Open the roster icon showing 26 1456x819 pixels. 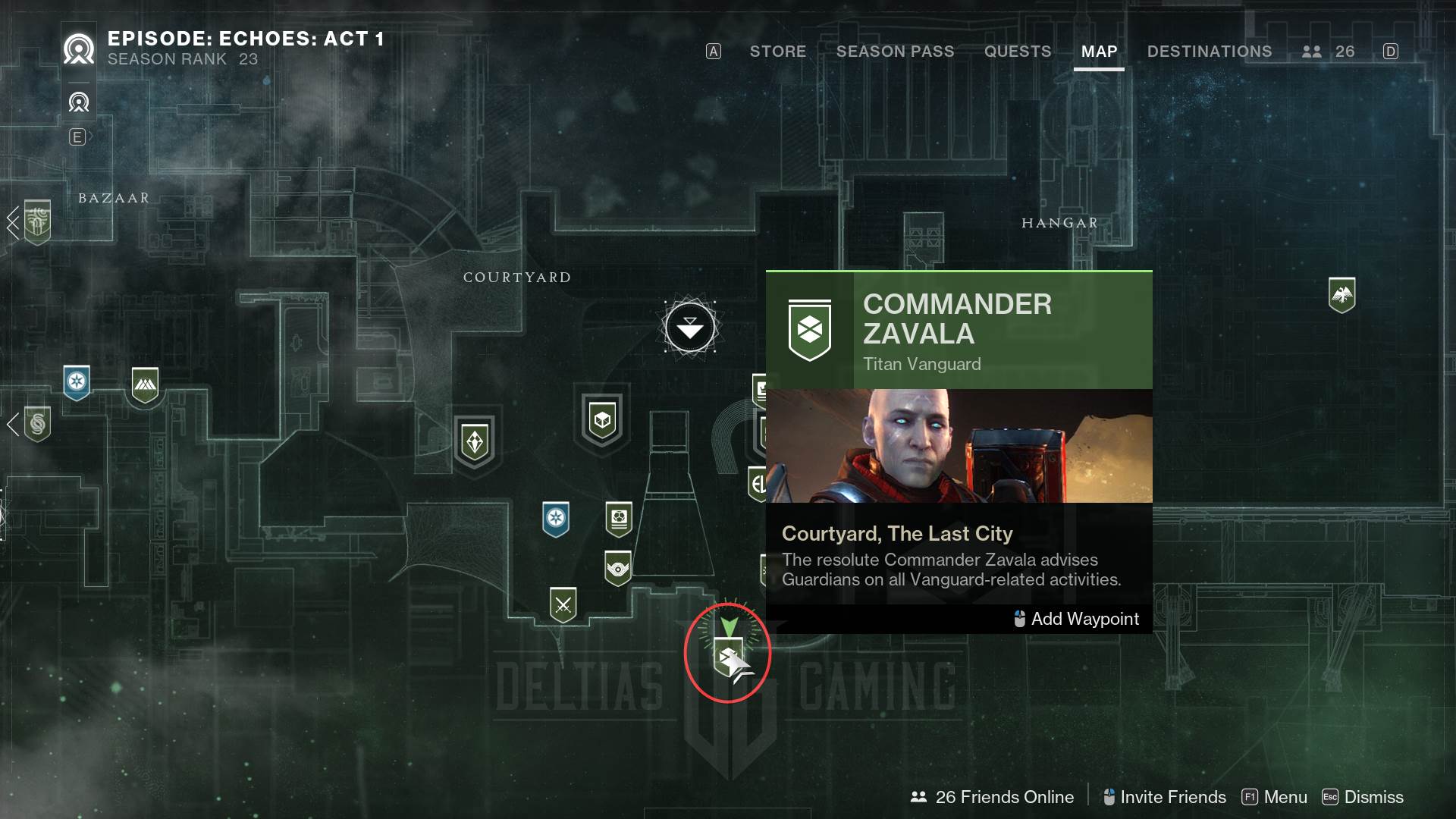tap(1328, 52)
